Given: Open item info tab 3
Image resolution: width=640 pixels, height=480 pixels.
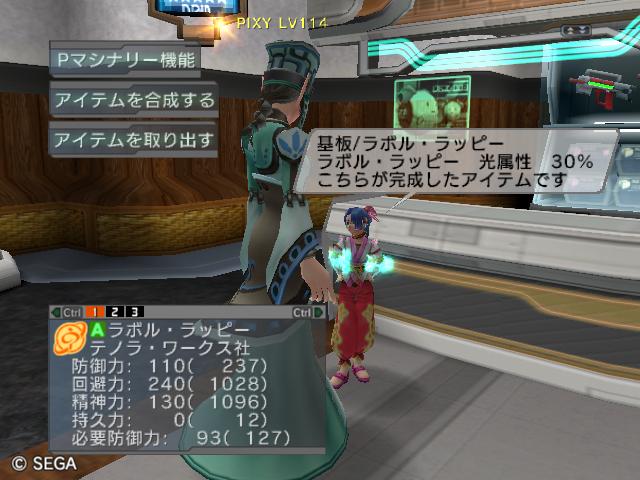Looking at the screenshot, I should point(135,312).
